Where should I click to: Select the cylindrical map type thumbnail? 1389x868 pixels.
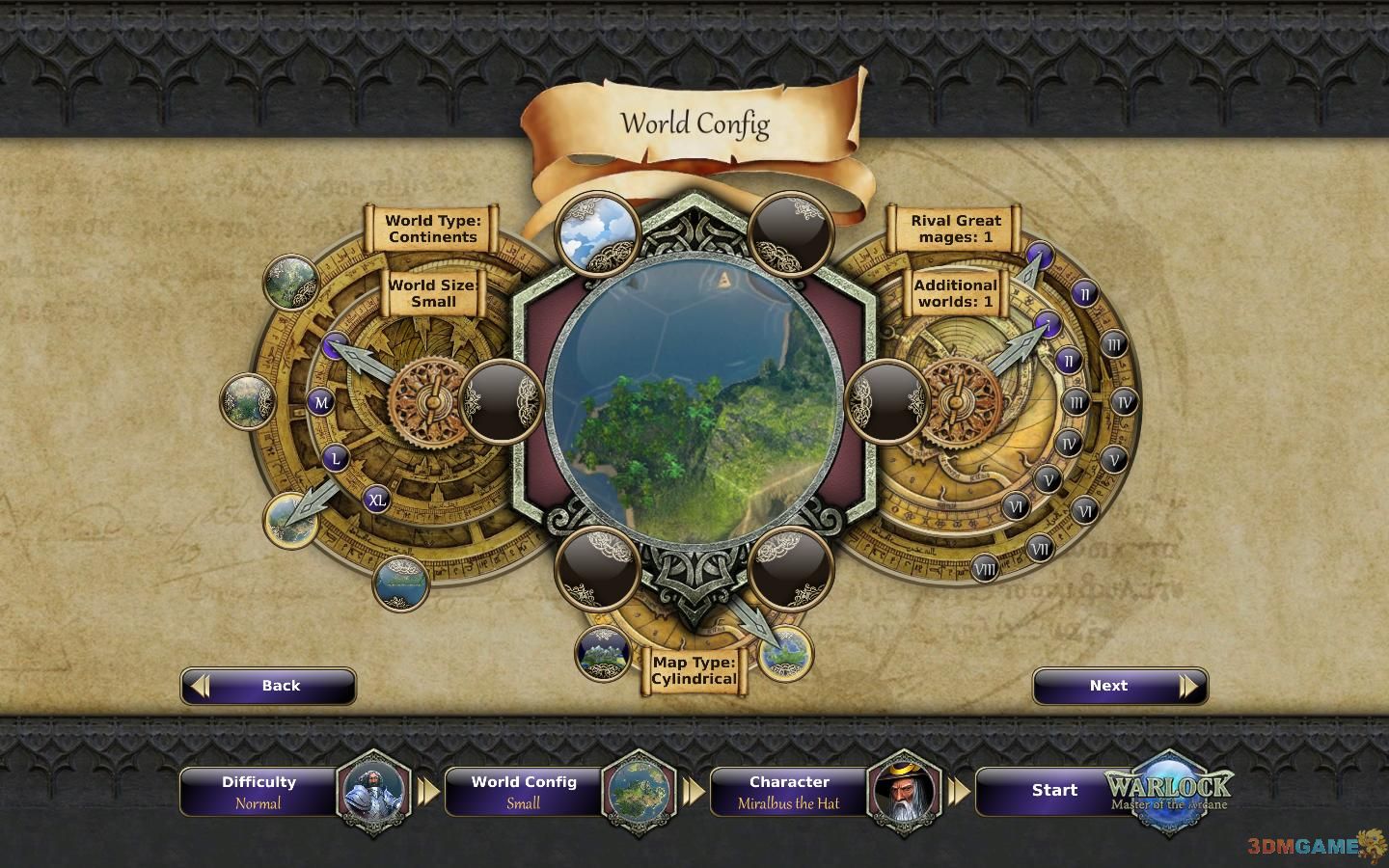click(784, 653)
